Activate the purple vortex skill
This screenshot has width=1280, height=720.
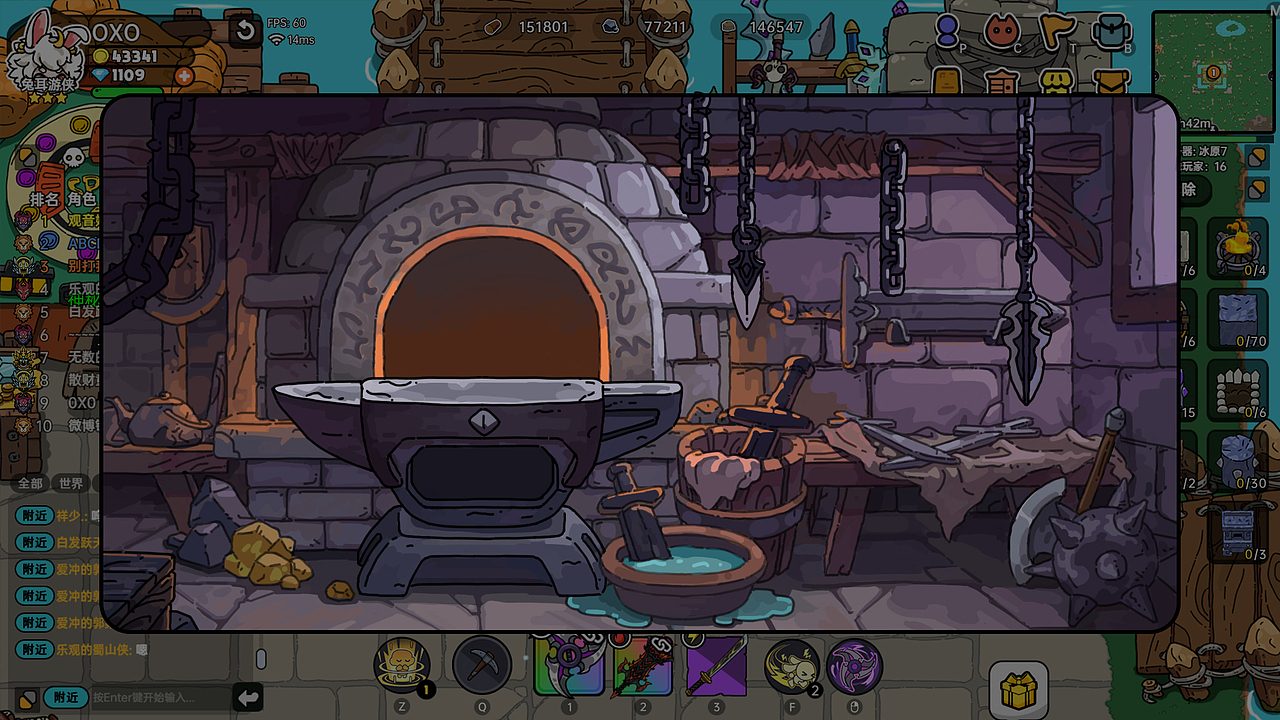click(854, 666)
